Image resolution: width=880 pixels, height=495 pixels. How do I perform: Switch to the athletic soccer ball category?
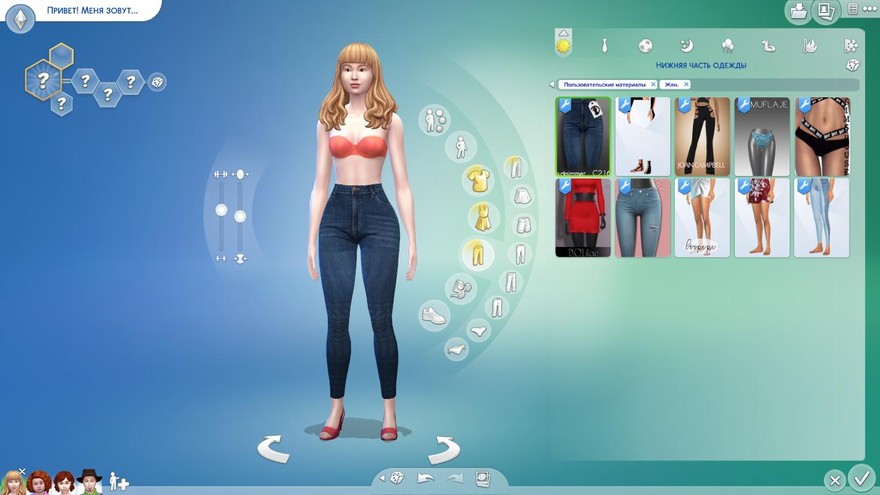click(x=646, y=45)
